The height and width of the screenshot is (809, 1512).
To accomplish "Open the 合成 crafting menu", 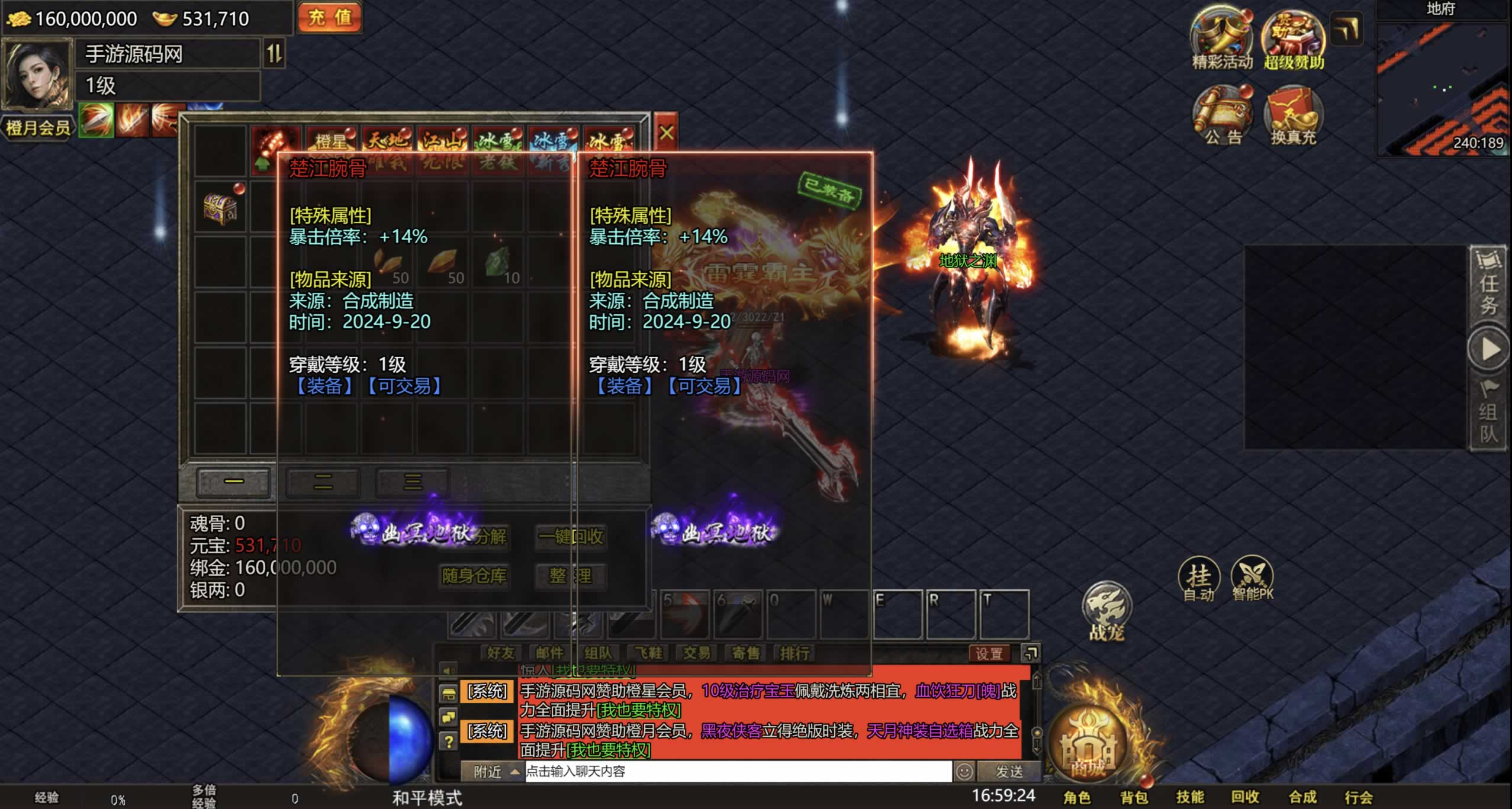I will pos(1302,797).
